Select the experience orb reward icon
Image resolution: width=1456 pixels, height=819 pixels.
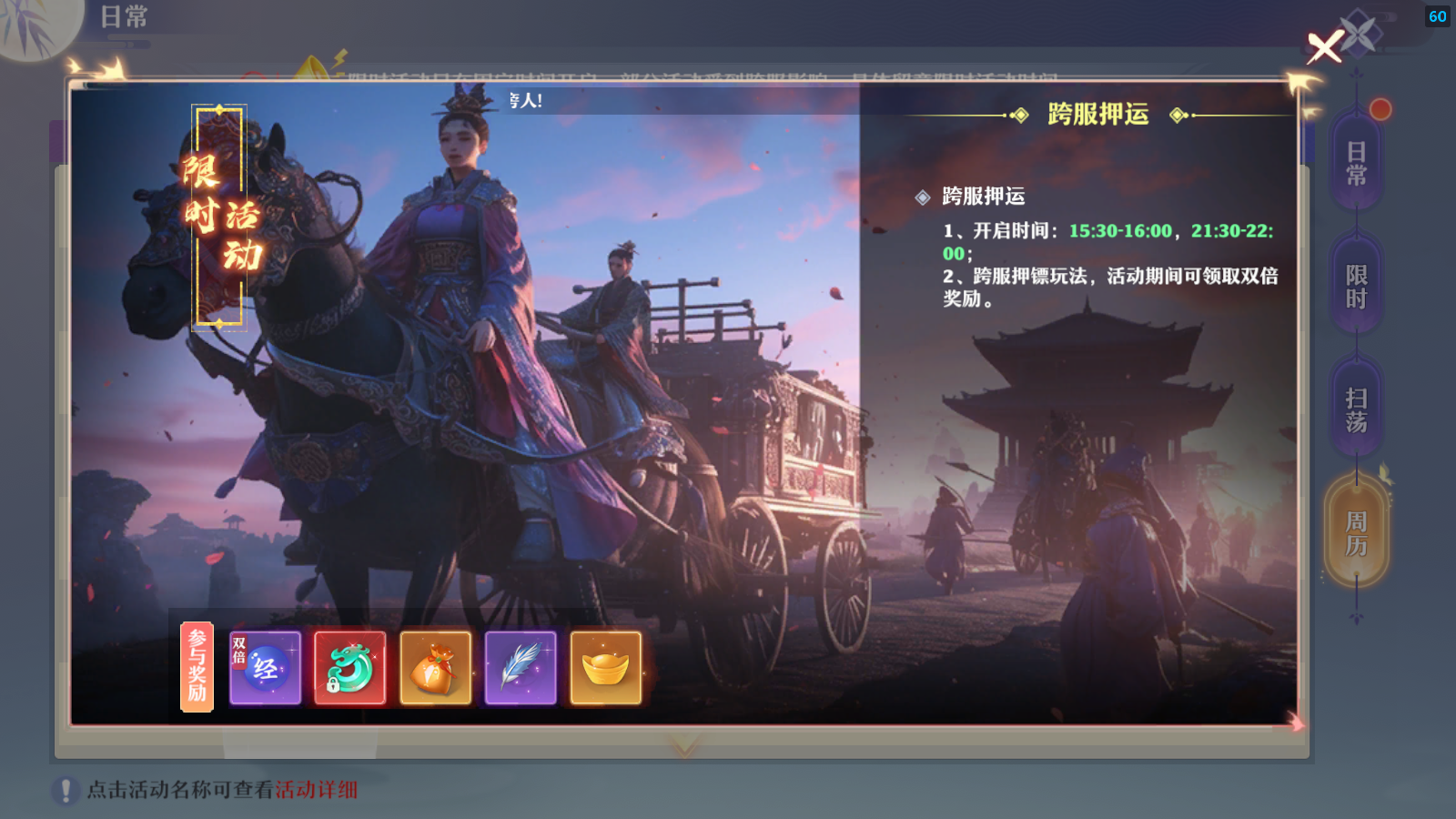pyautogui.click(x=265, y=669)
